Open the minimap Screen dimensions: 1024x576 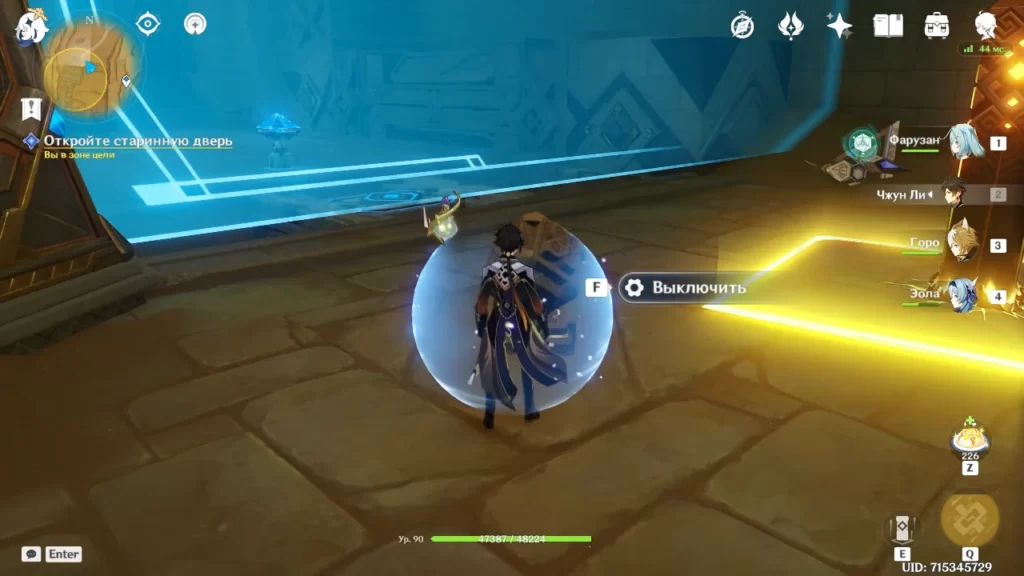(x=91, y=66)
